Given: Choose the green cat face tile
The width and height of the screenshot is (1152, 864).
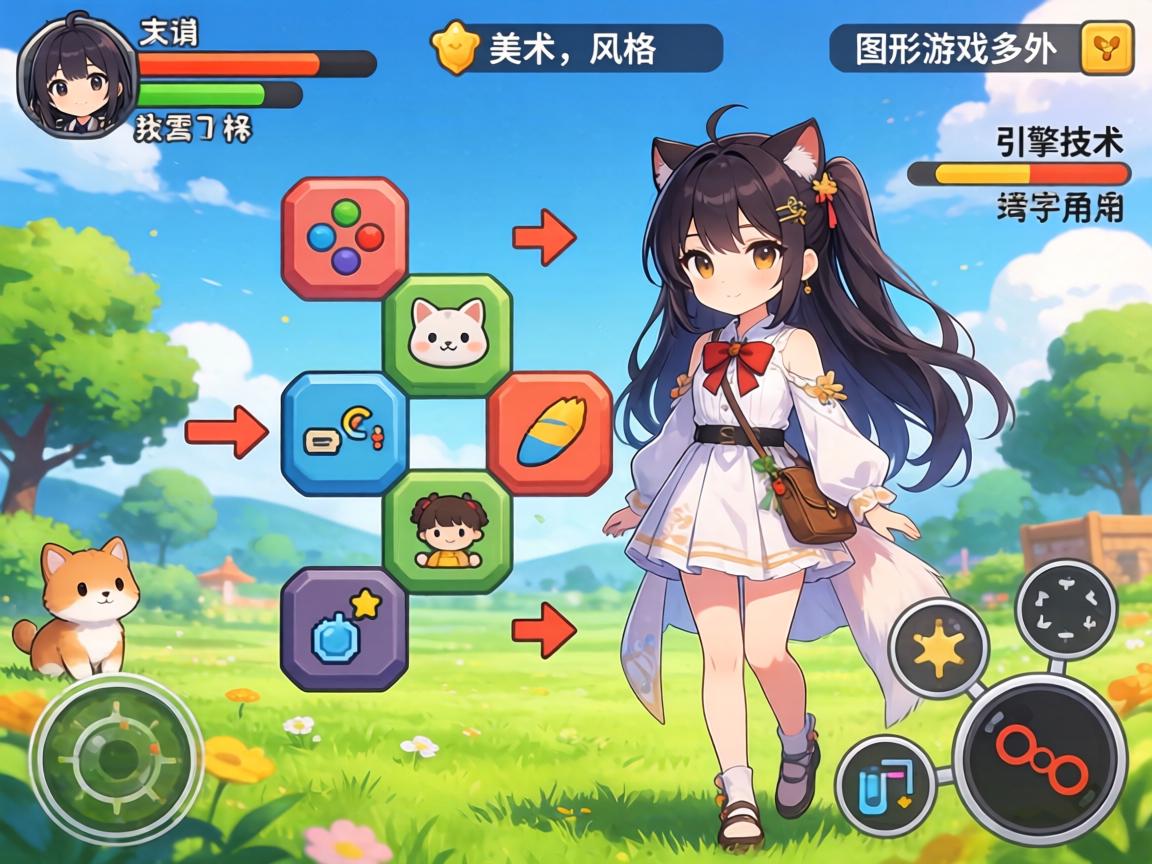Looking at the screenshot, I should click(x=448, y=333).
